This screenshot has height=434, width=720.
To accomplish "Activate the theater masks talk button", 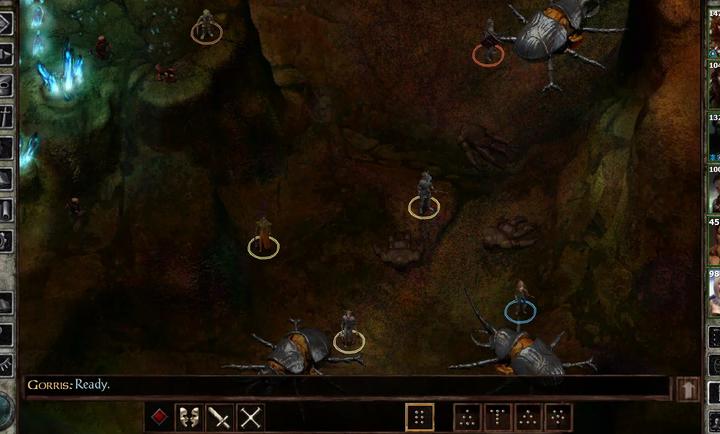I will (189, 417).
